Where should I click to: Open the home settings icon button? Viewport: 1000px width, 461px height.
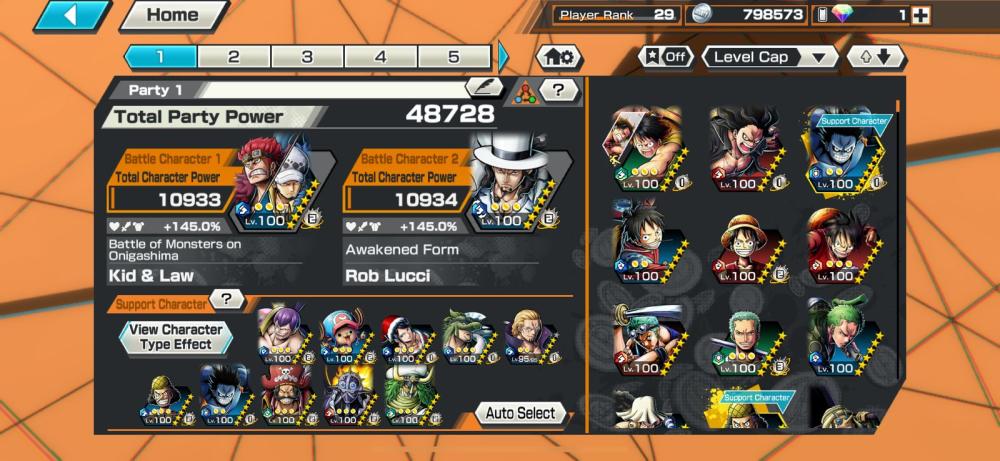click(559, 58)
